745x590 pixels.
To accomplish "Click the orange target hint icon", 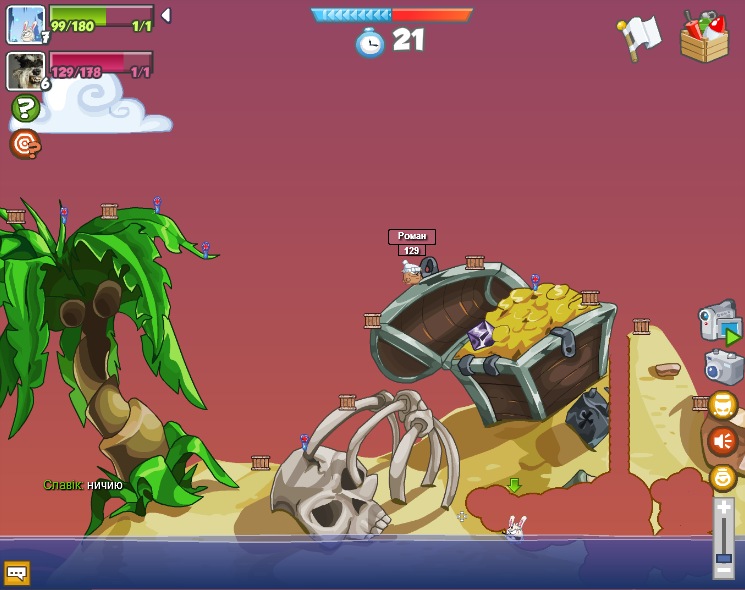I will pos(25,144).
